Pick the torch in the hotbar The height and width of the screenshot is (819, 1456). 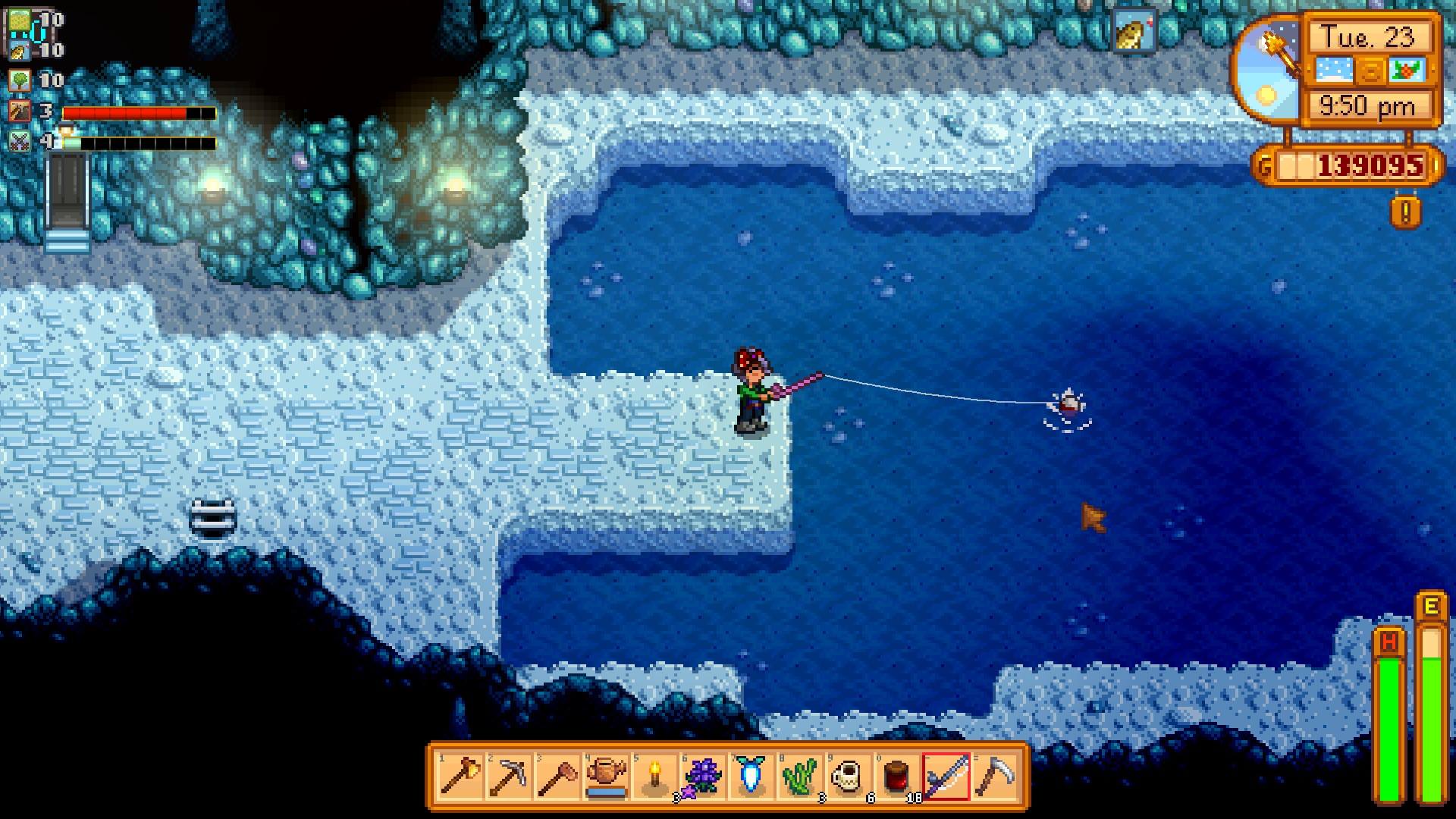[654, 777]
